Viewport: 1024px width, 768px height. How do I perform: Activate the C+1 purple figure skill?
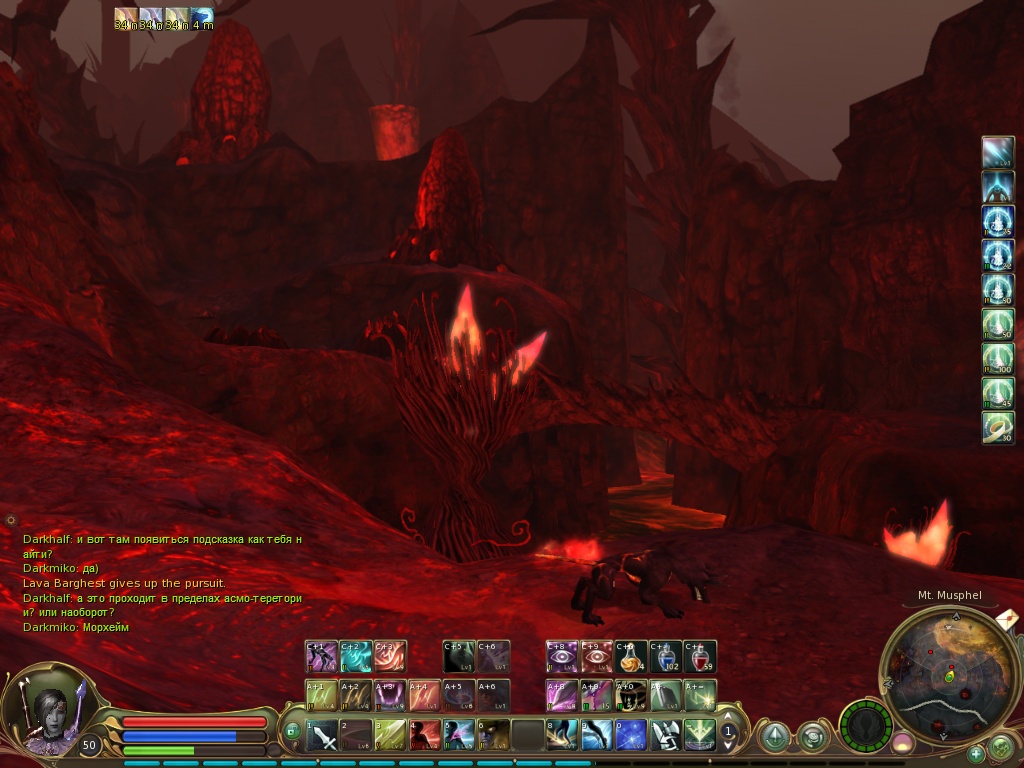(321, 657)
